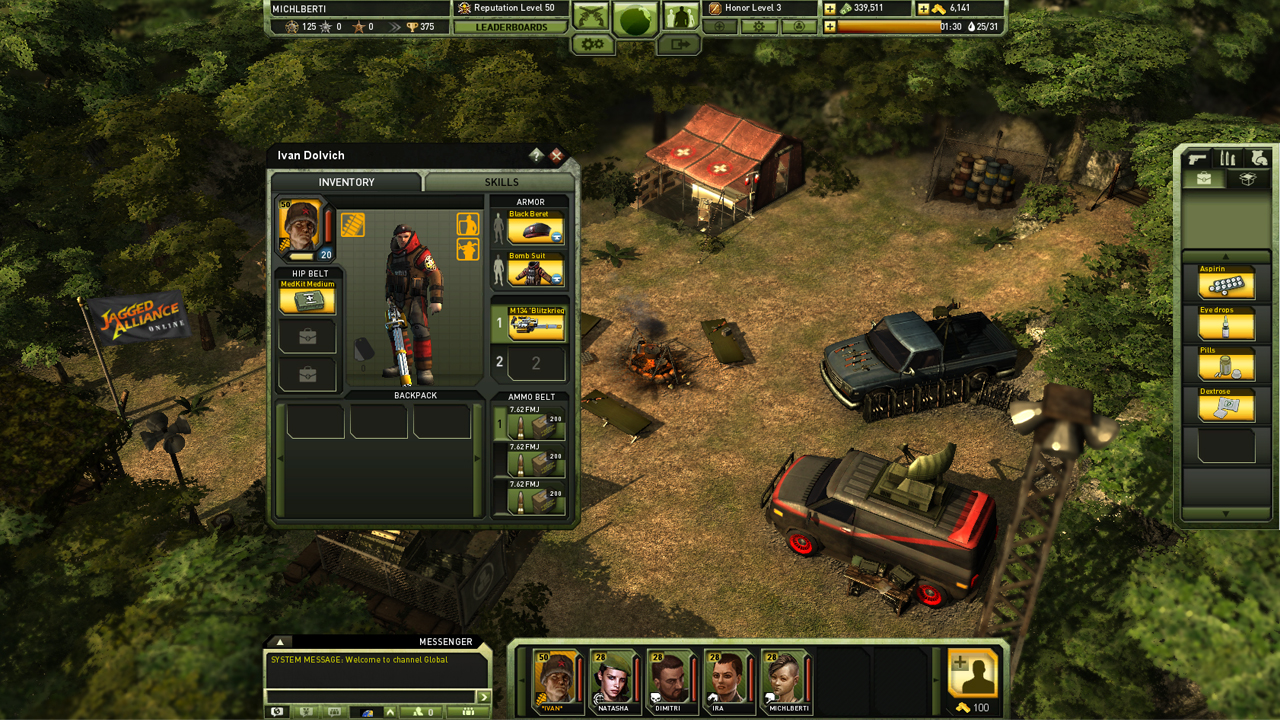This screenshot has width=1280, height=720.
Task: Open the gears settings icon
Action: [x=591, y=45]
